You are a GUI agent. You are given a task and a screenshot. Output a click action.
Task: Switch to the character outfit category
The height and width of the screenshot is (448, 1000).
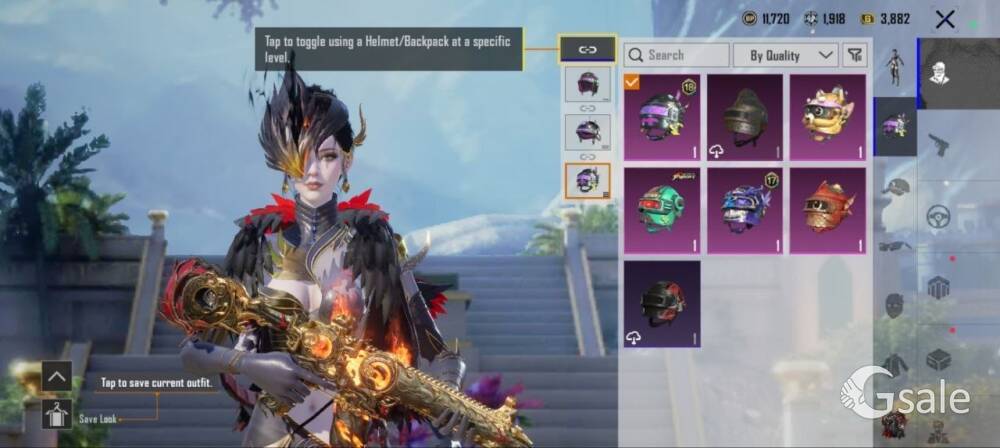click(x=894, y=68)
